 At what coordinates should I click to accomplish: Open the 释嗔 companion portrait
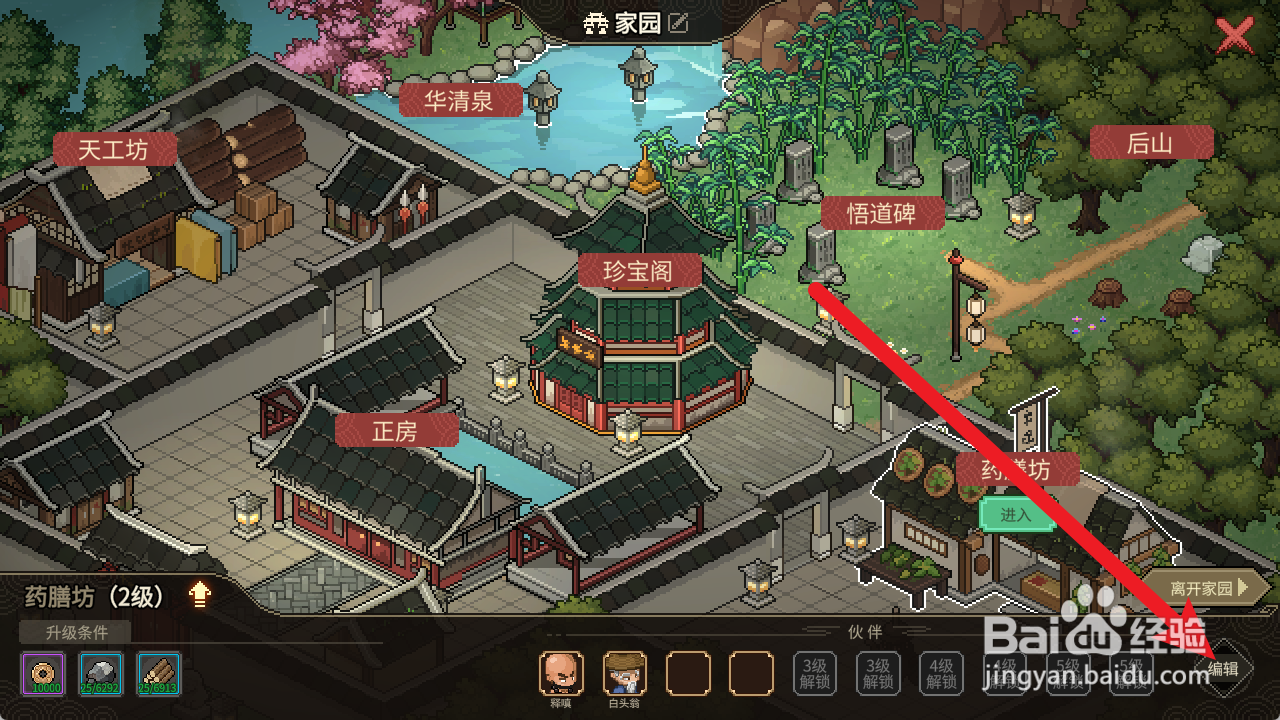tap(562, 675)
